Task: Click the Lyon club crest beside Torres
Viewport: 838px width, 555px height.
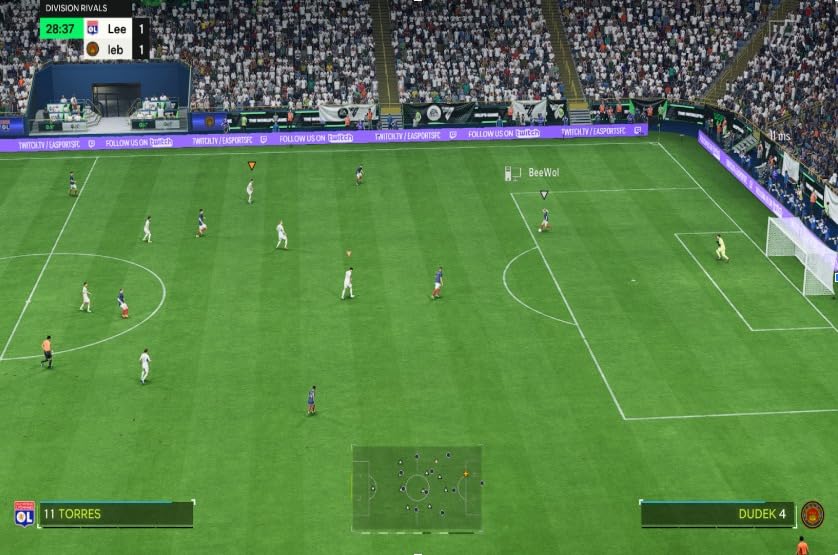Action: point(24,514)
